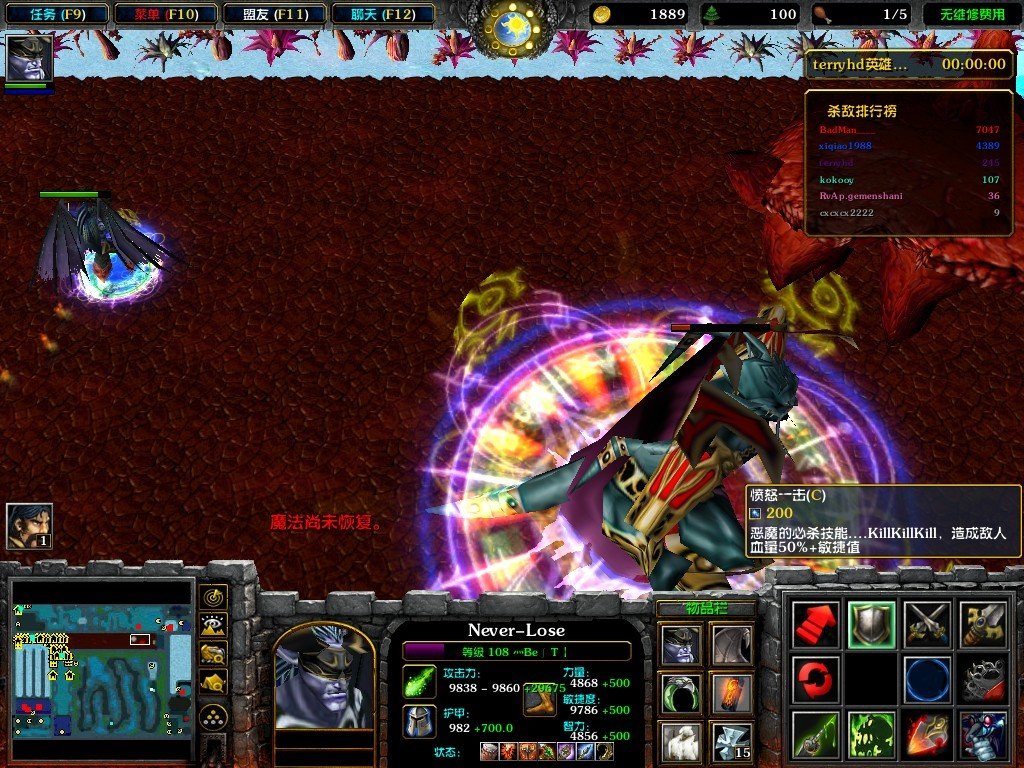Select the shield Hold Position command
This screenshot has width=1024, height=768.
click(x=871, y=624)
